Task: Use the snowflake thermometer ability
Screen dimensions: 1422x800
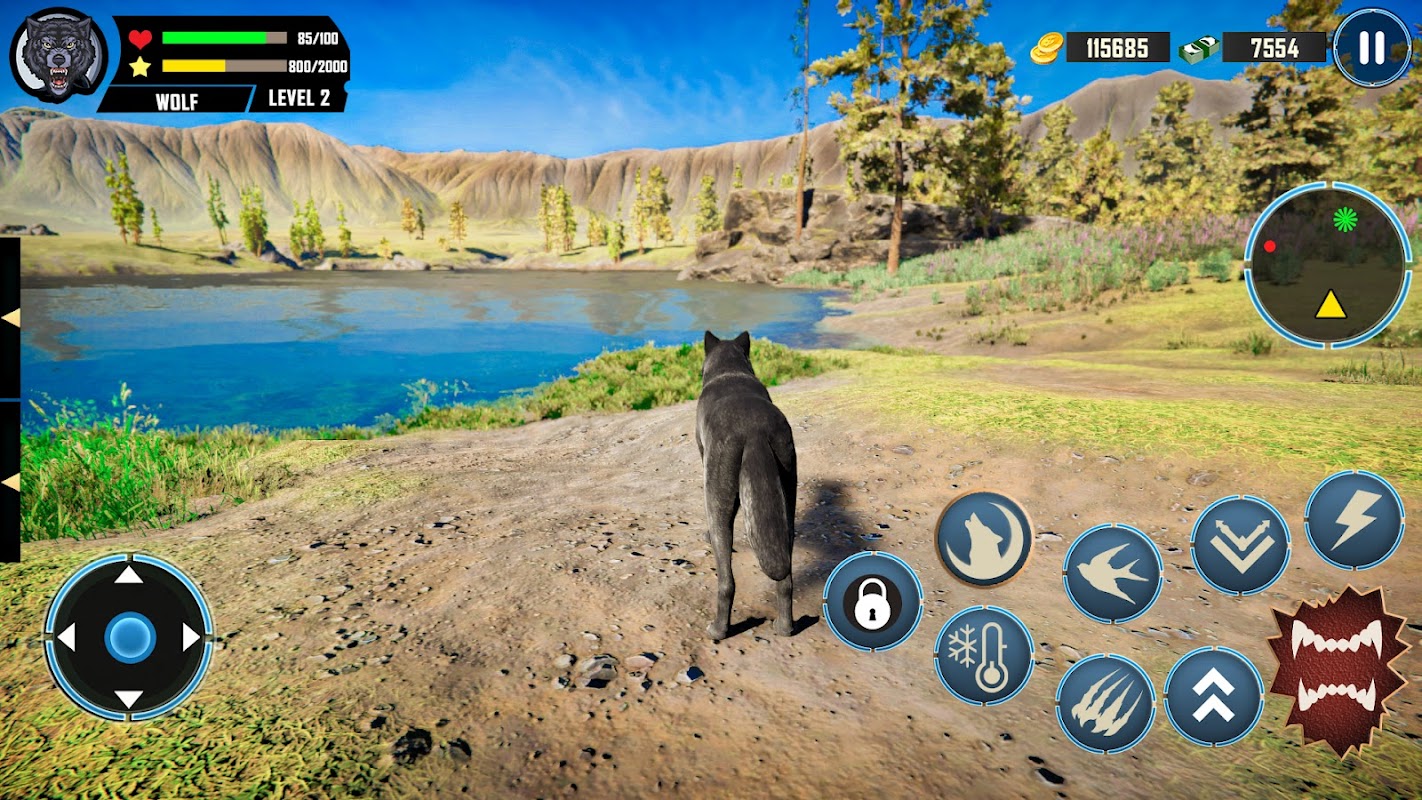Action: coord(984,656)
